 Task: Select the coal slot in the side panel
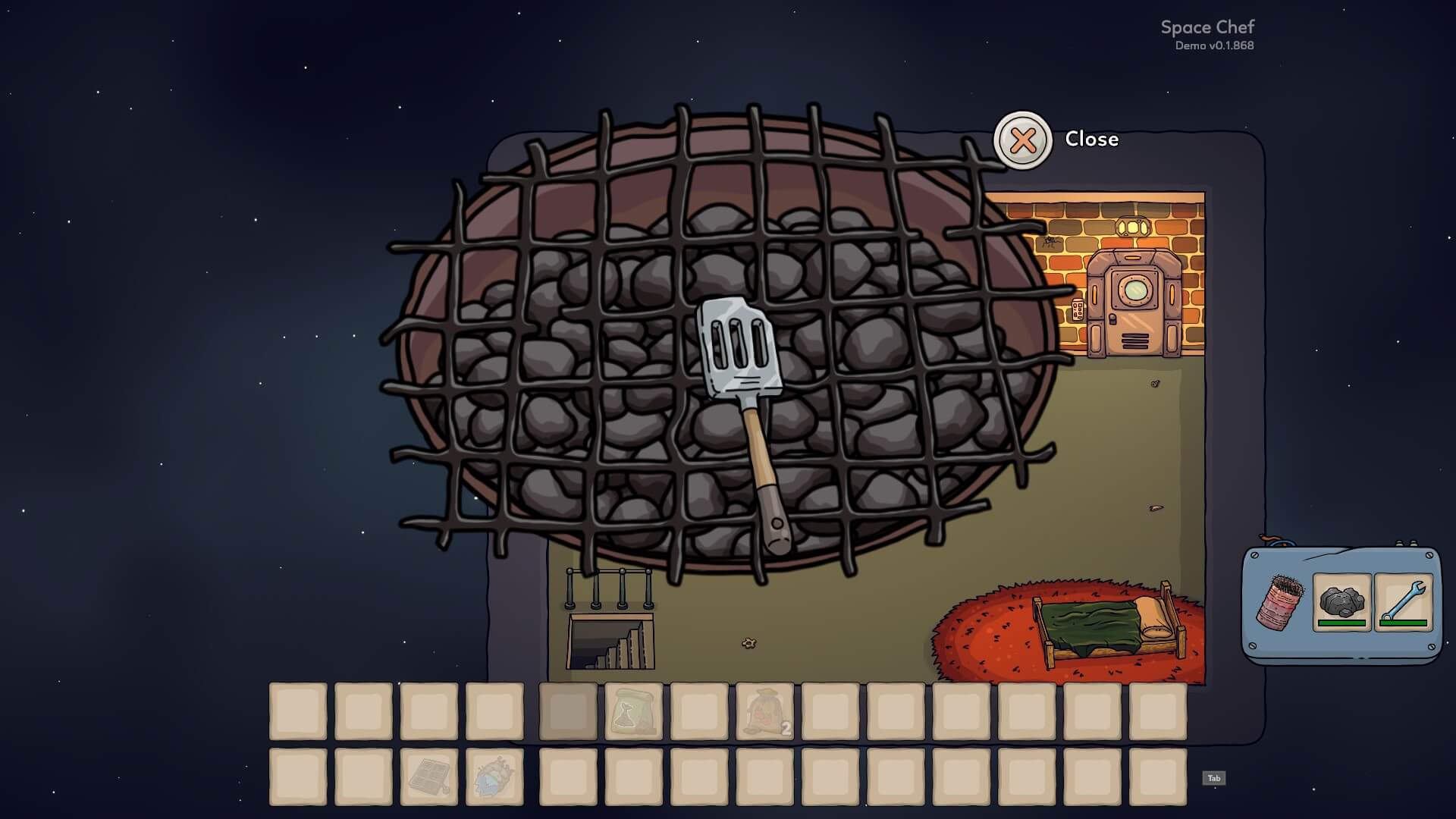(x=1341, y=602)
